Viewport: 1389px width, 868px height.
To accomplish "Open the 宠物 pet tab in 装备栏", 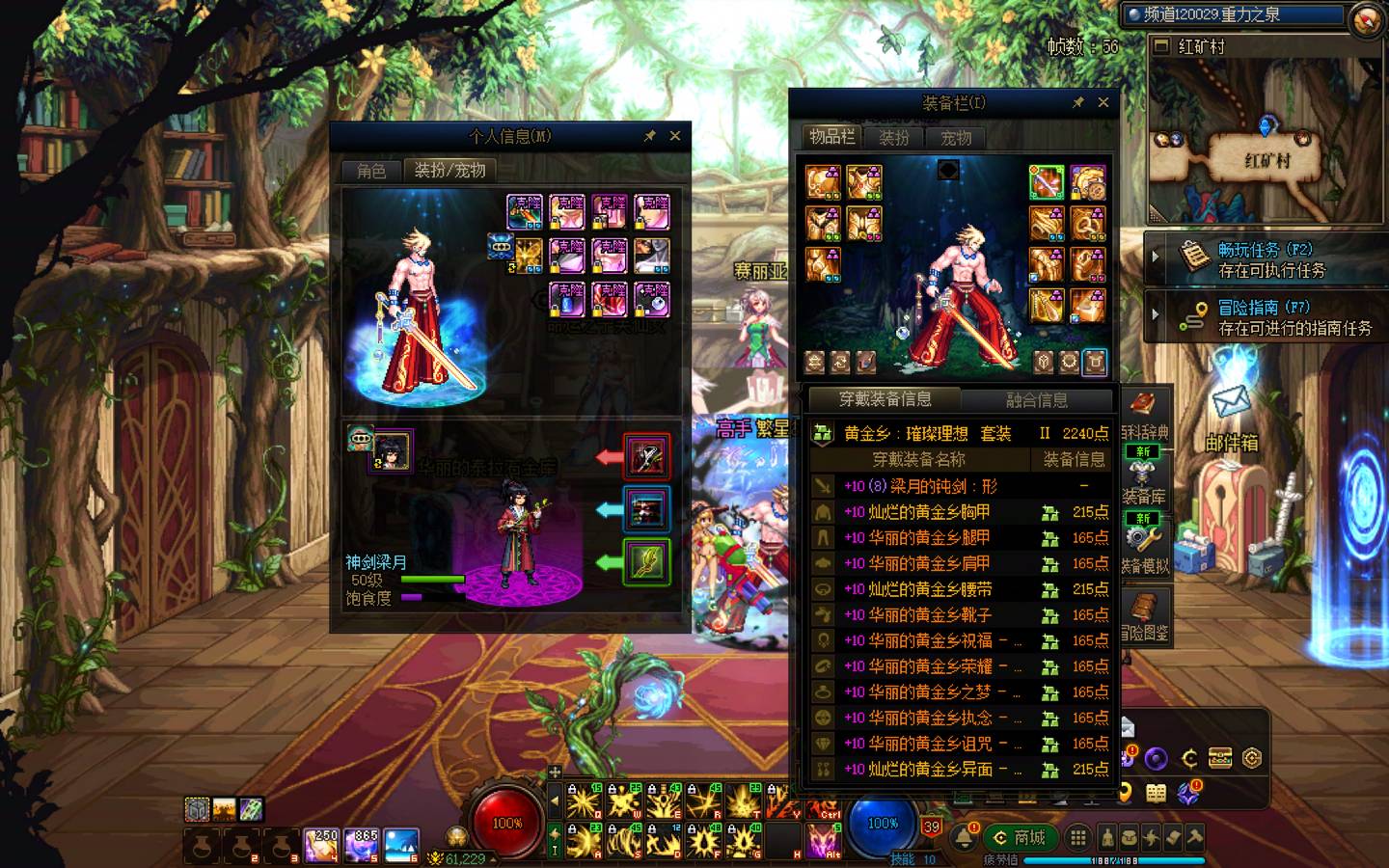I will pyautogui.click(x=956, y=138).
